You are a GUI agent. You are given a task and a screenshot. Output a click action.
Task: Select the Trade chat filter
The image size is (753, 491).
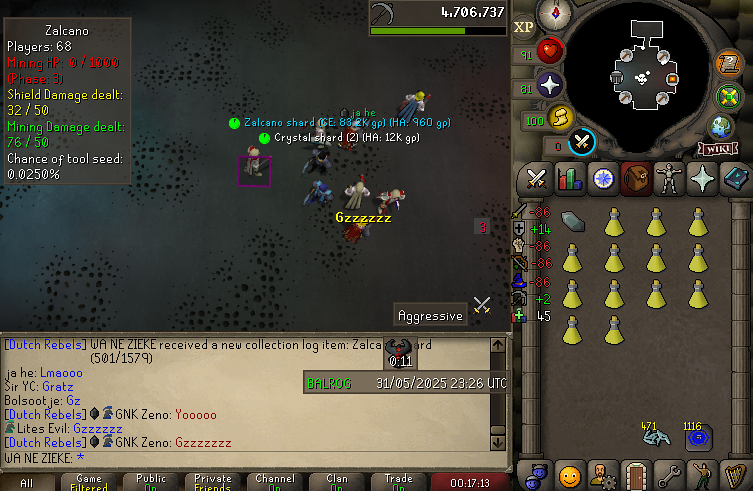(398, 483)
